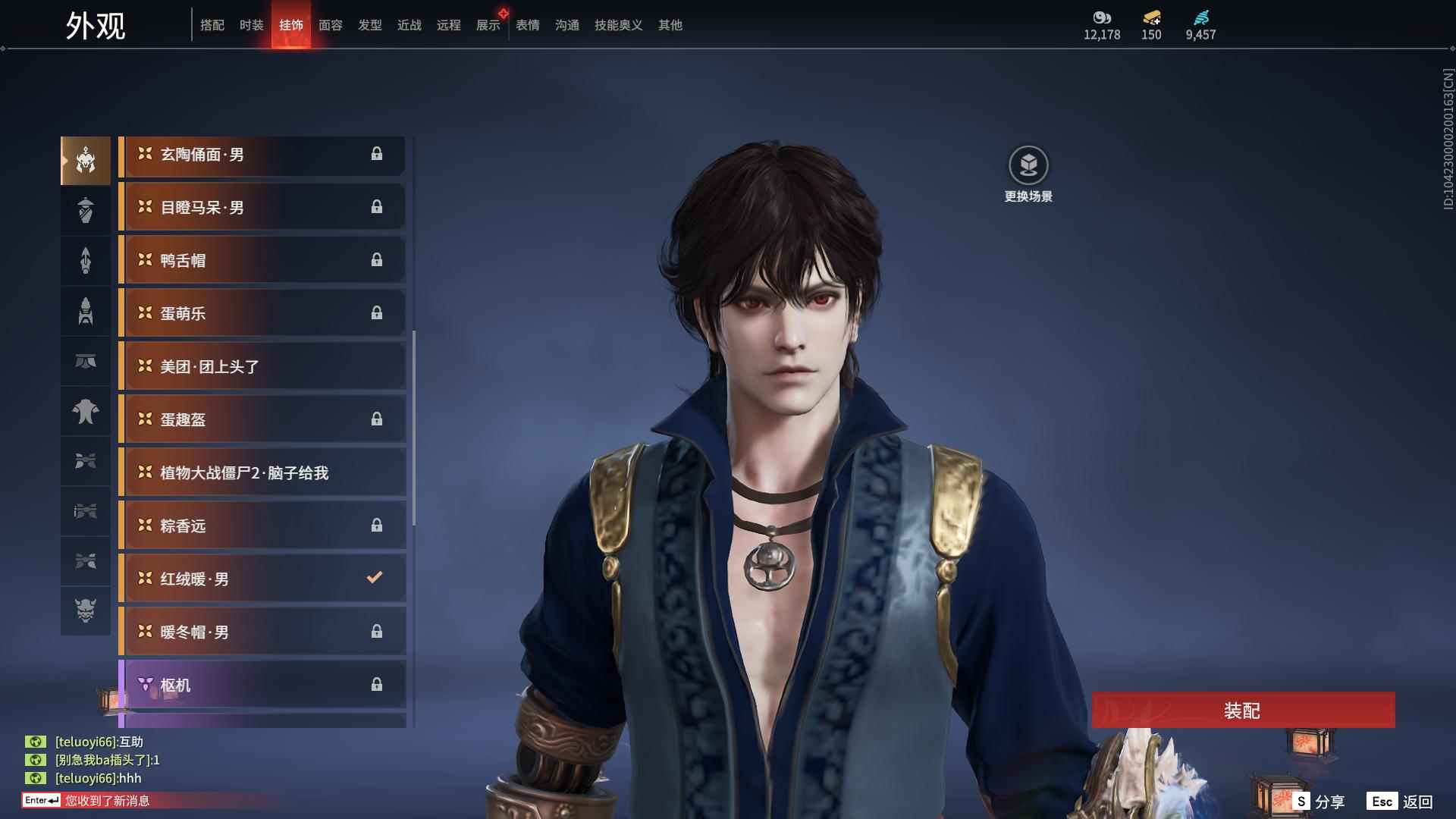Choose the 玄陶俑面·男 item
This screenshot has height=819, width=1456.
point(262,154)
